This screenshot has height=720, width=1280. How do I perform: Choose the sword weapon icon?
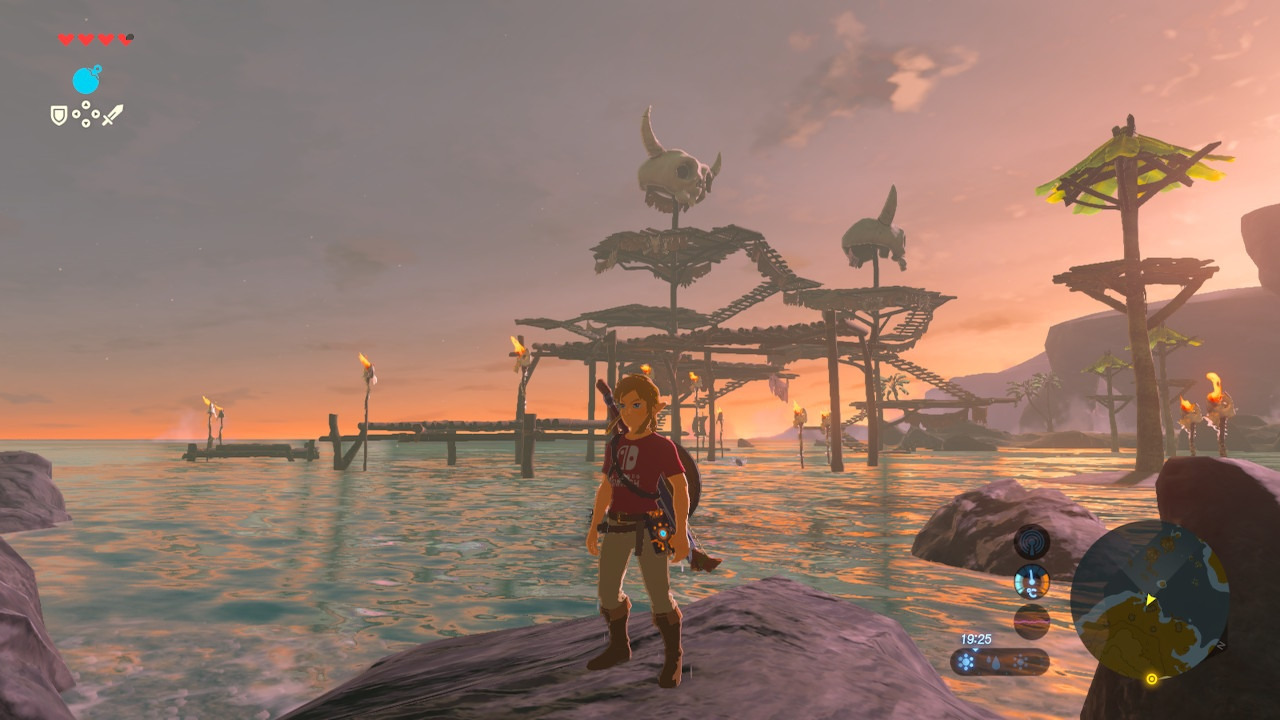point(112,115)
